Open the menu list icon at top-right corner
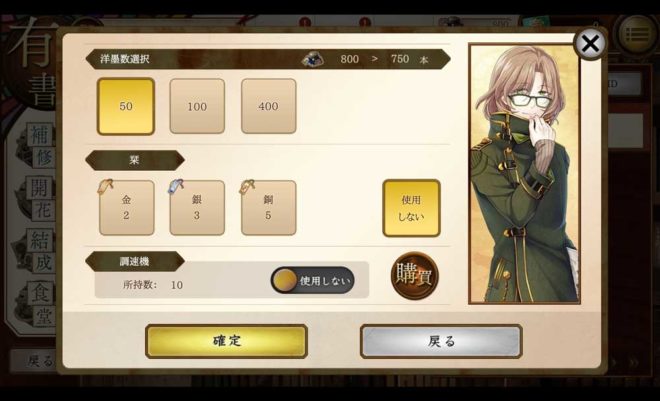 [x=635, y=35]
